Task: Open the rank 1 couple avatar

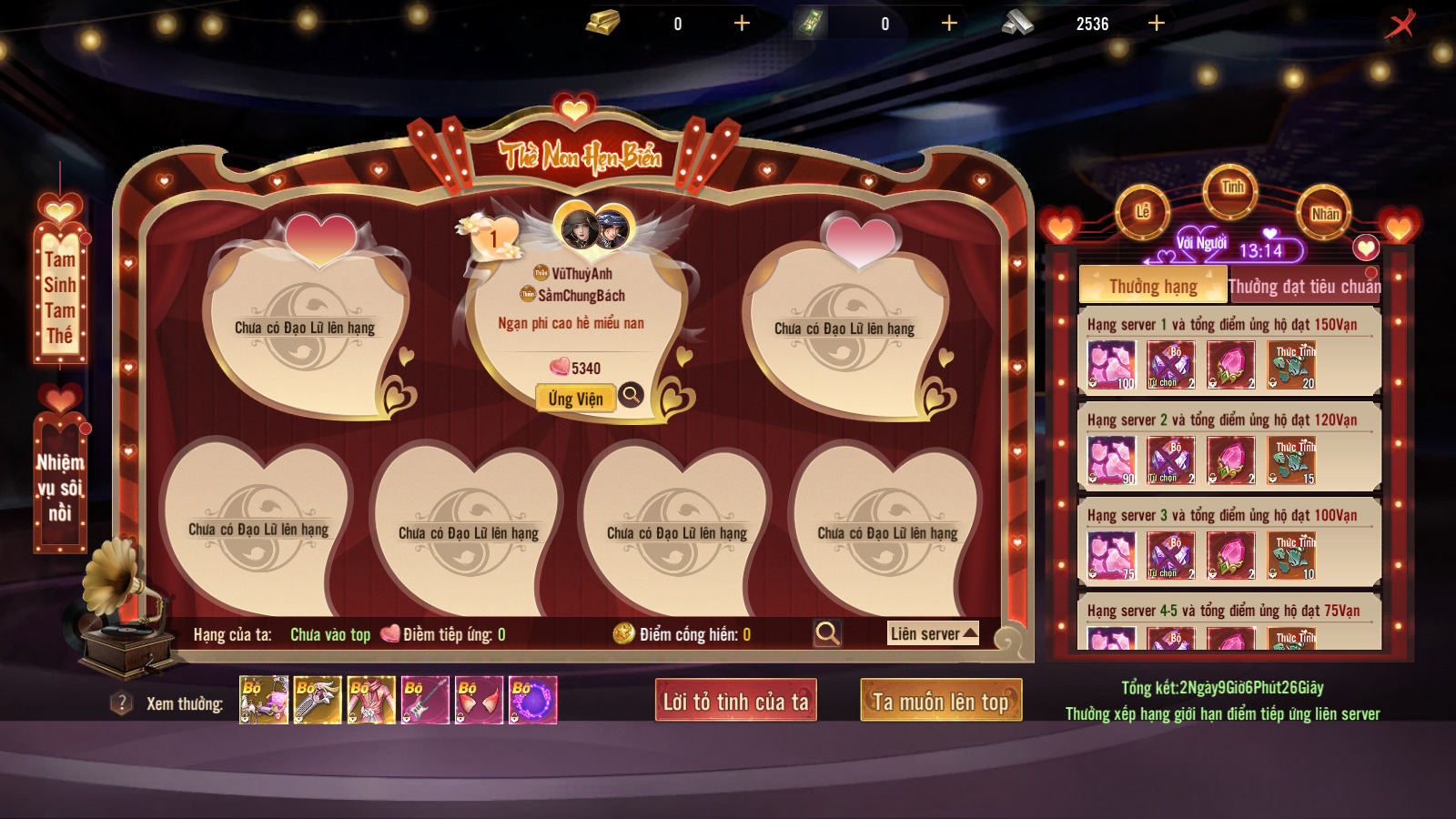Action: point(594,228)
